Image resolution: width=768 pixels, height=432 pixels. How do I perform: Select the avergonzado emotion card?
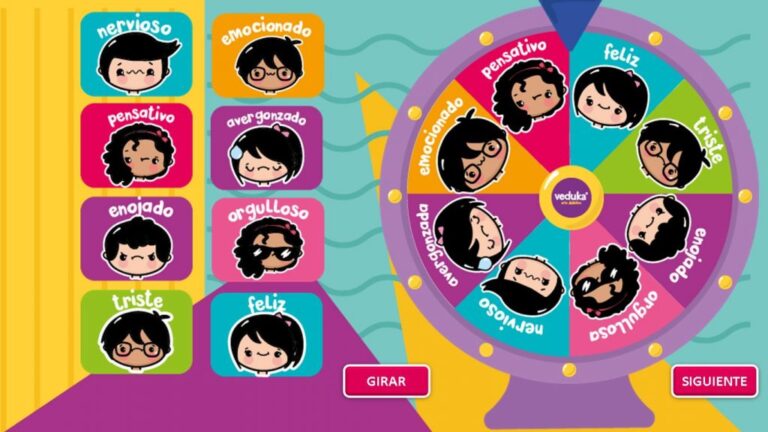click(267, 147)
